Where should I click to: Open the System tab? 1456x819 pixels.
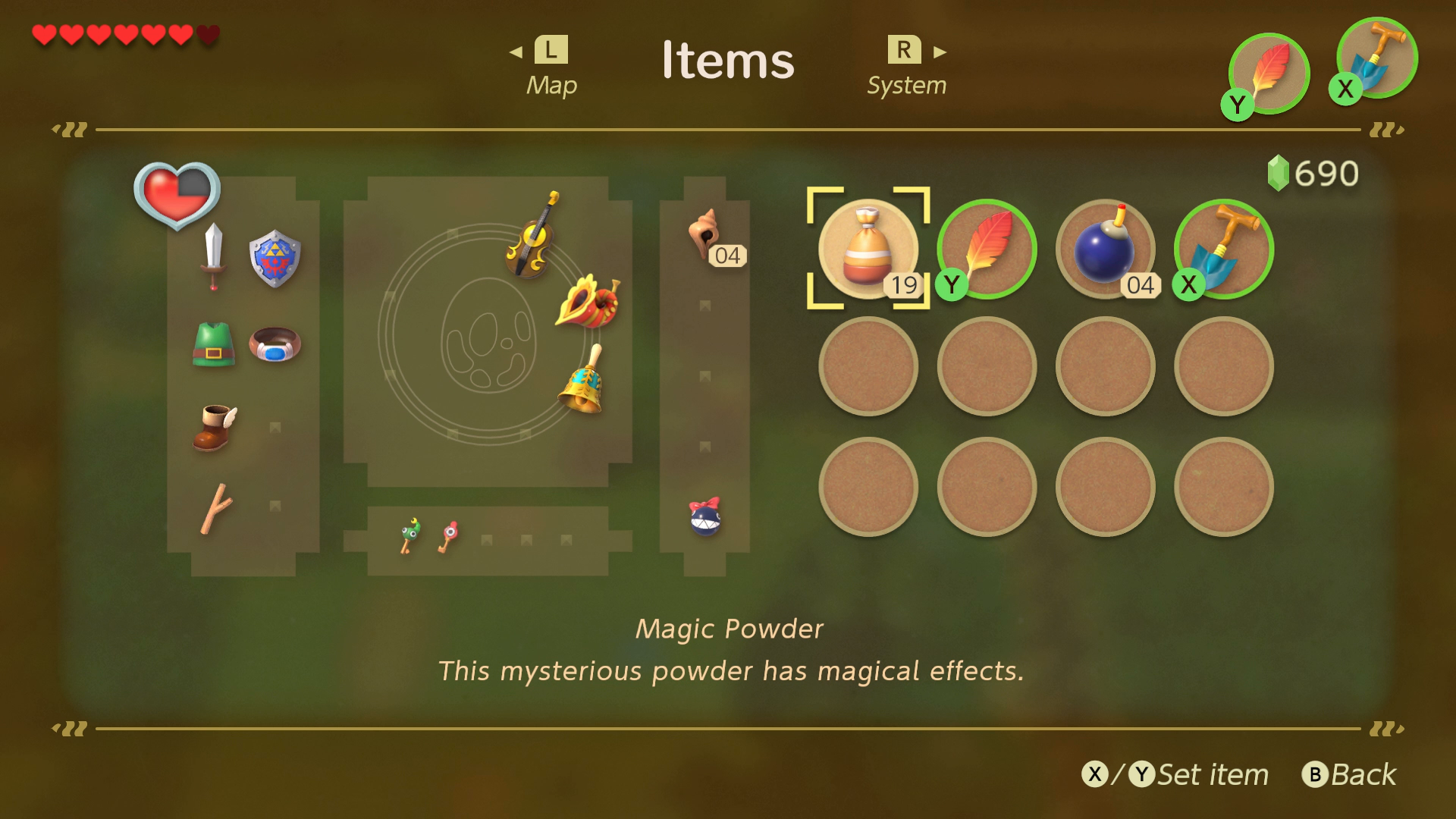tap(906, 67)
